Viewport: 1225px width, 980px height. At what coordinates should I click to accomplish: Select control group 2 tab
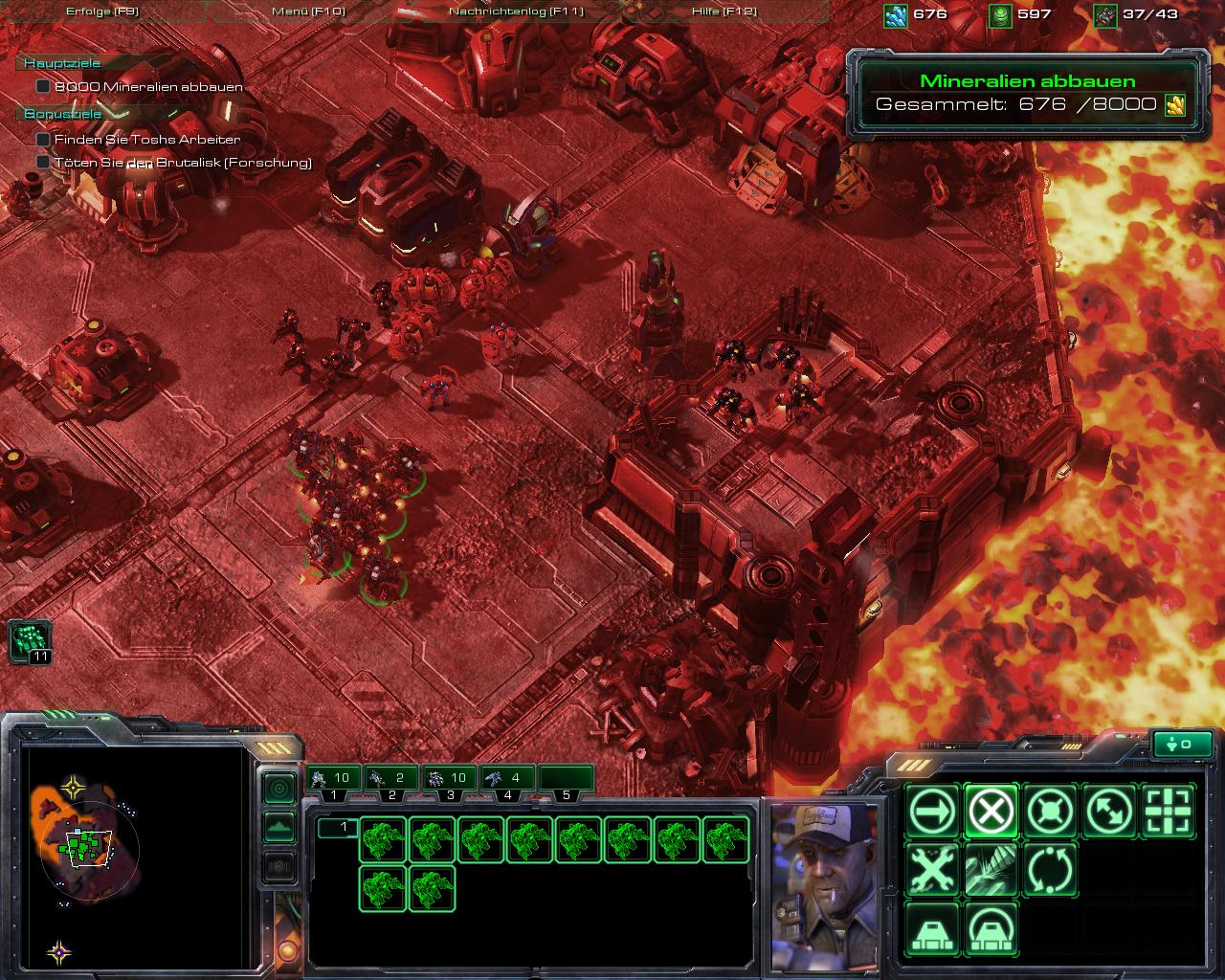pyautogui.click(x=392, y=780)
